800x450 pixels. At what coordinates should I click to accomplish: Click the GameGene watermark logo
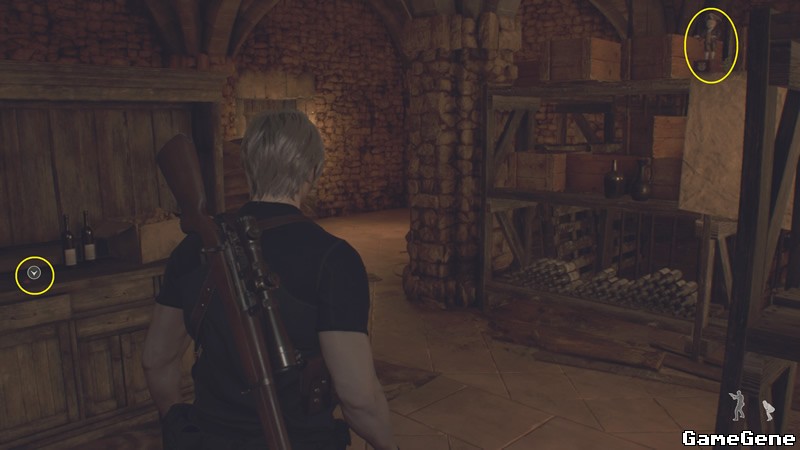pyautogui.click(x=738, y=437)
